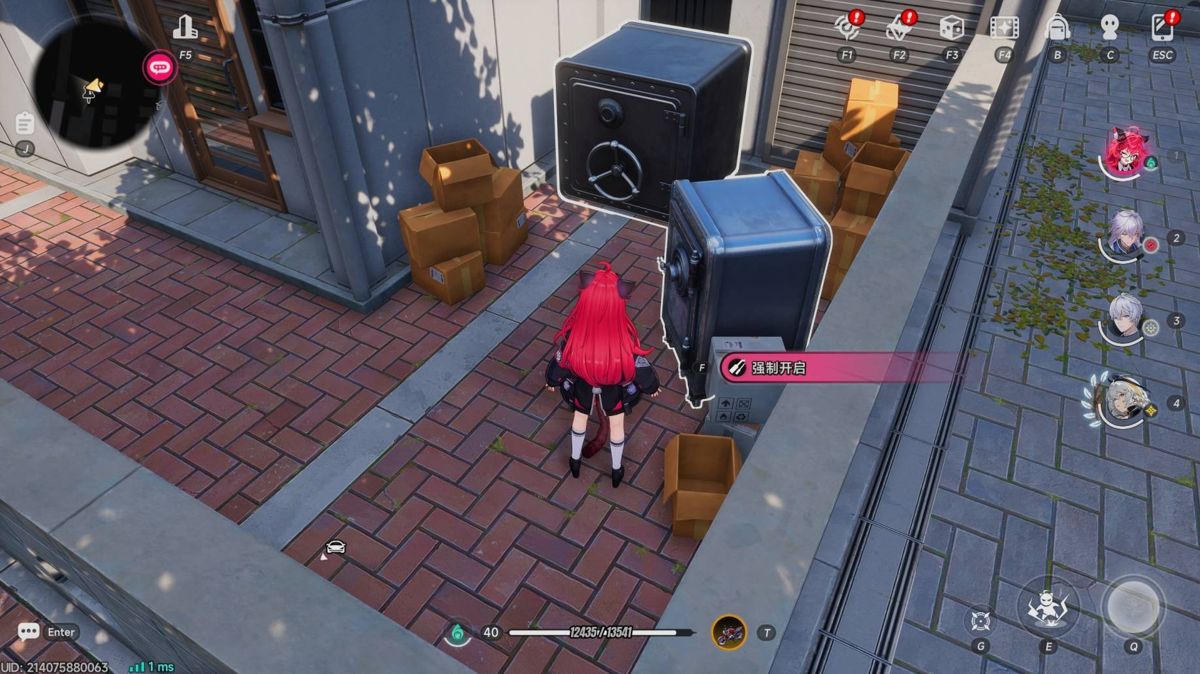Open the backpack inventory

1056,28
